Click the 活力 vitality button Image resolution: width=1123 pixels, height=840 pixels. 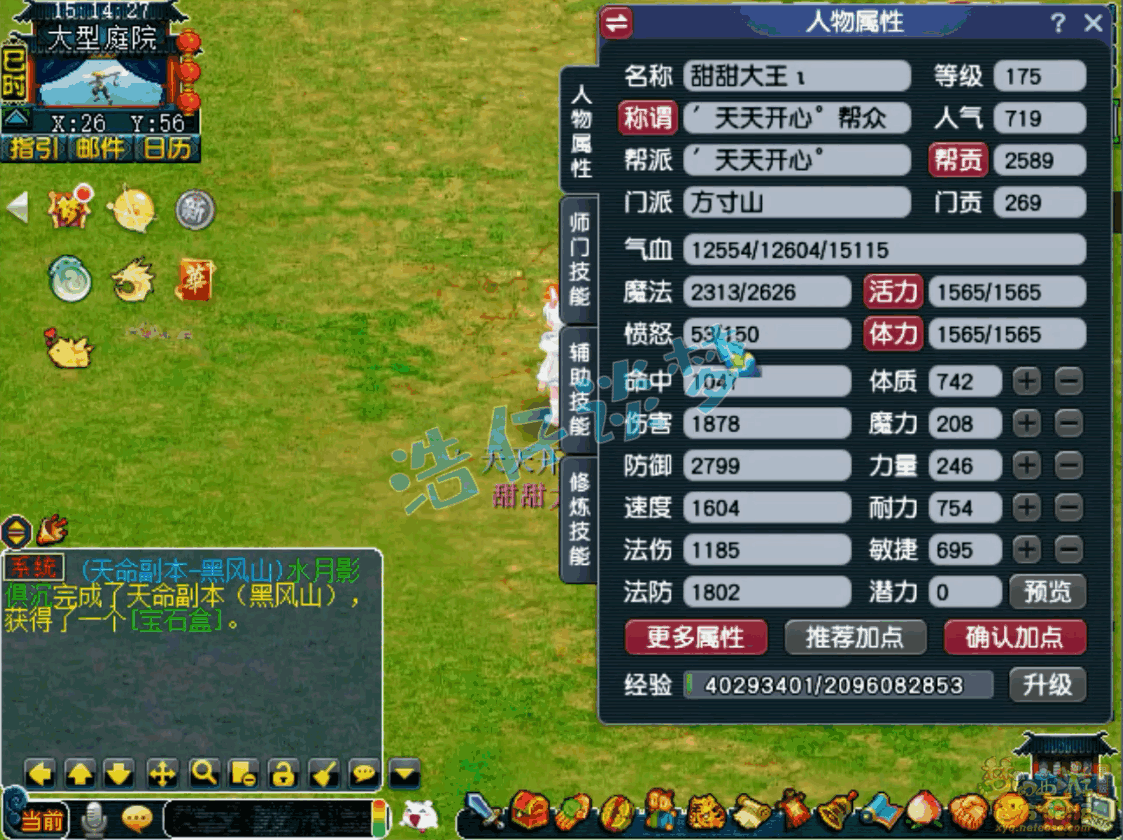pyautogui.click(x=892, y=292)
